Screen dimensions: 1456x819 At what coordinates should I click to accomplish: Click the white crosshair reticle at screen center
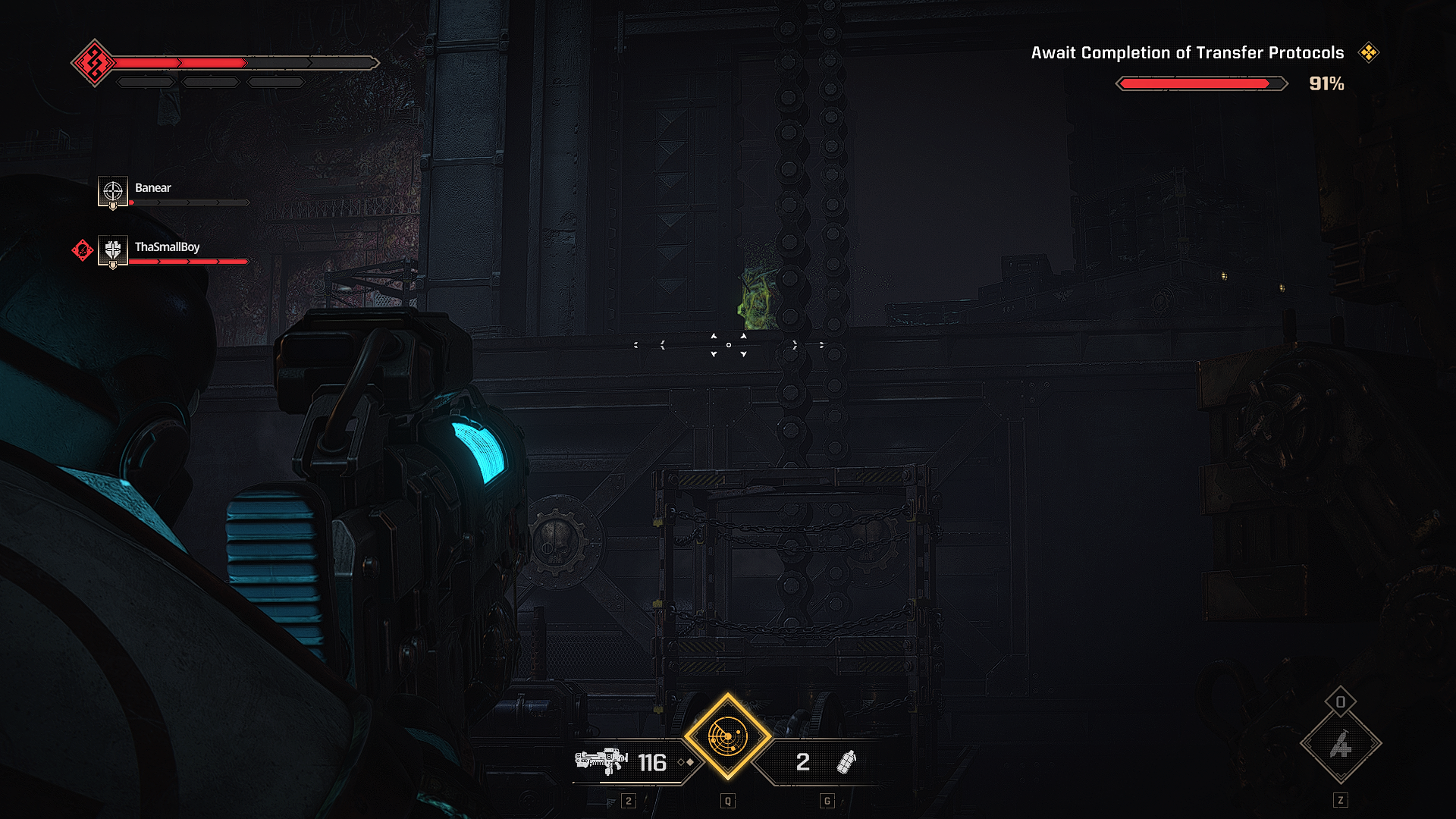728,345
